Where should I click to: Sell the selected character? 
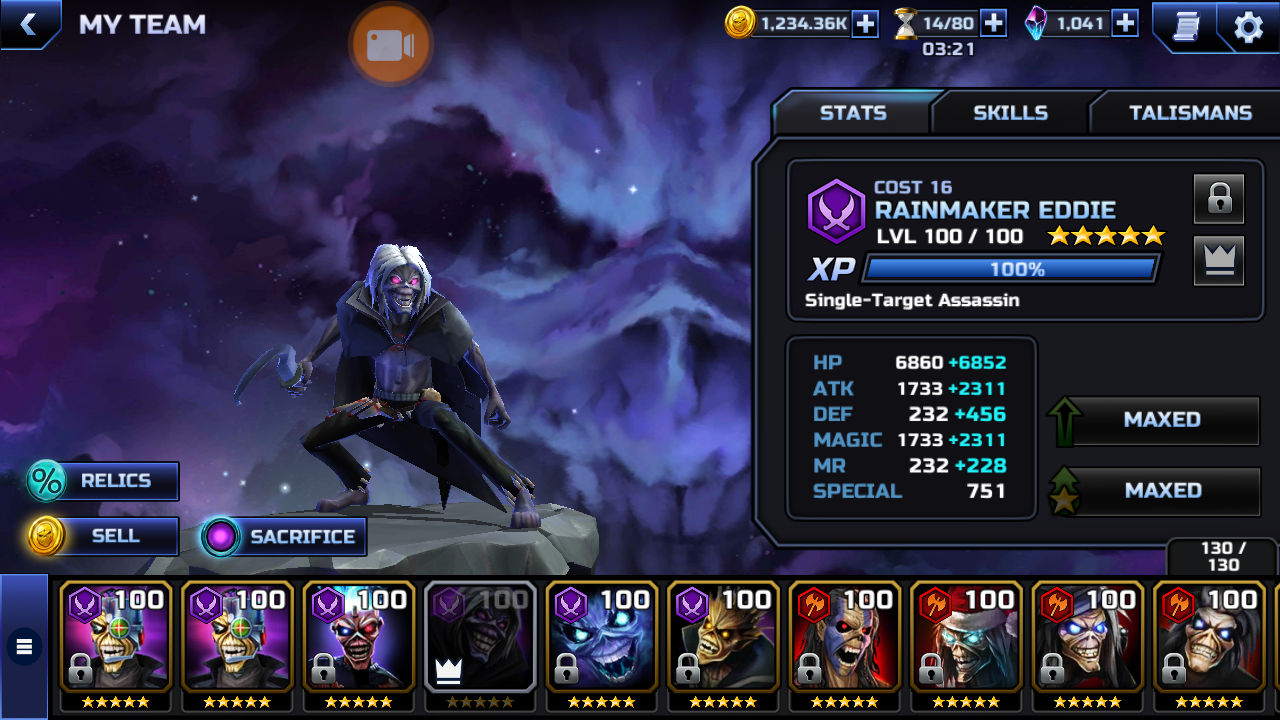[103, 536]
